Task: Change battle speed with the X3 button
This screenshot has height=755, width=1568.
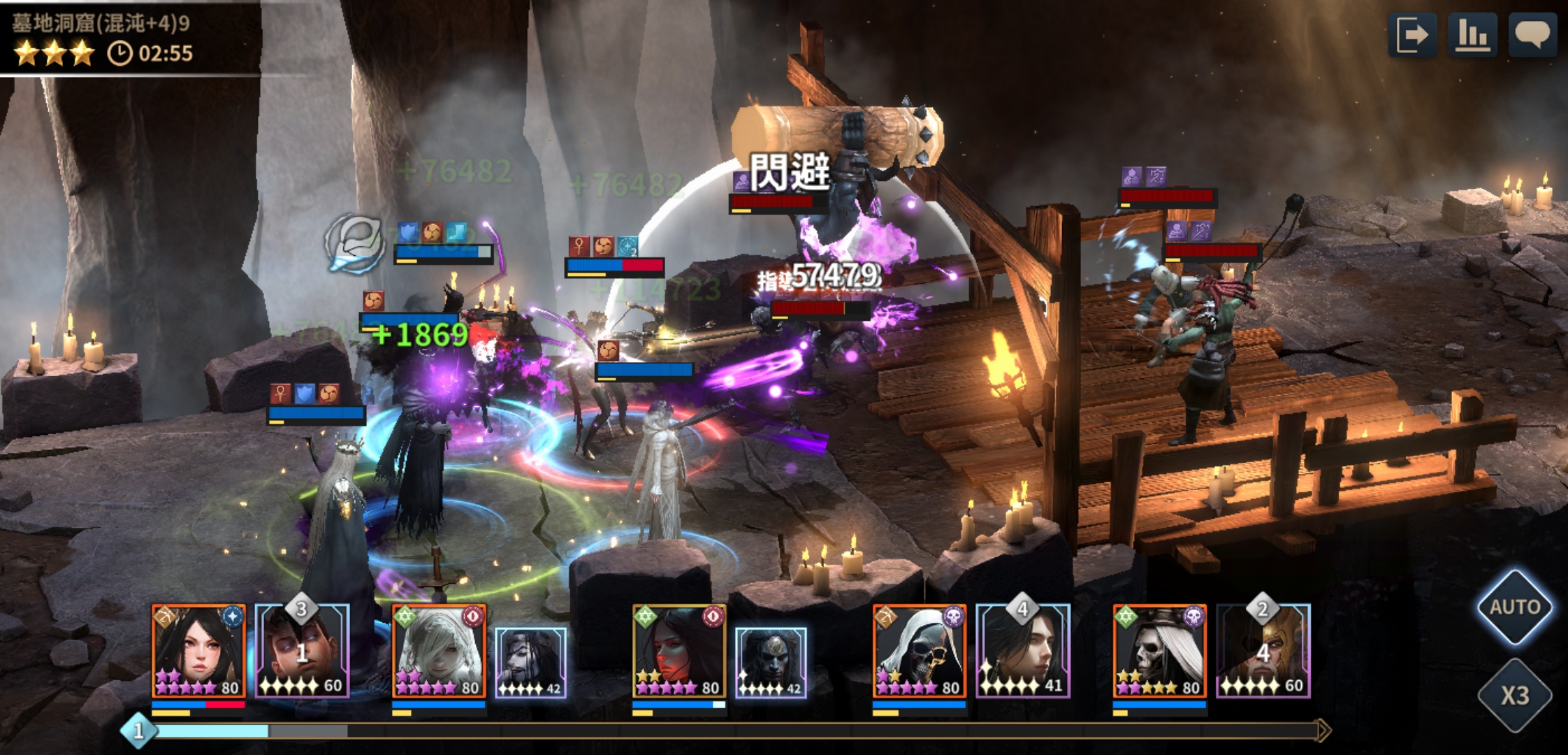Action: (1514, 695)
